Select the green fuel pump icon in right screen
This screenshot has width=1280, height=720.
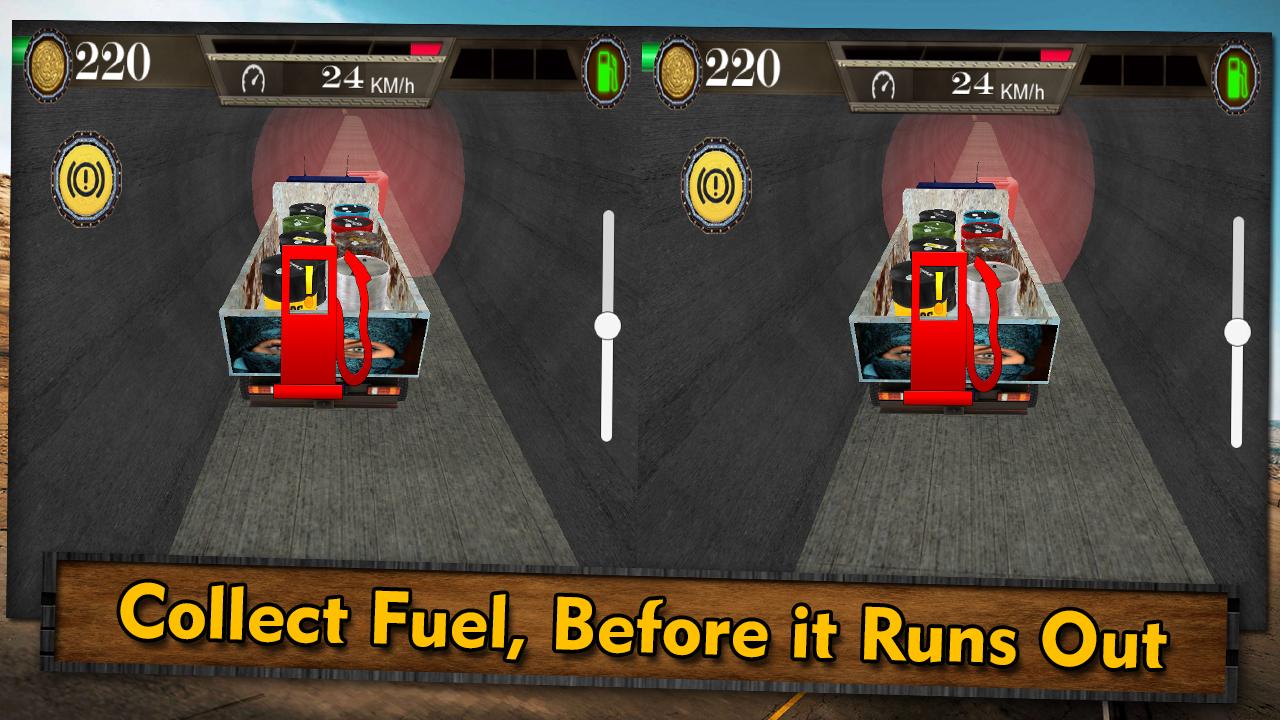tap(1235, 77)
